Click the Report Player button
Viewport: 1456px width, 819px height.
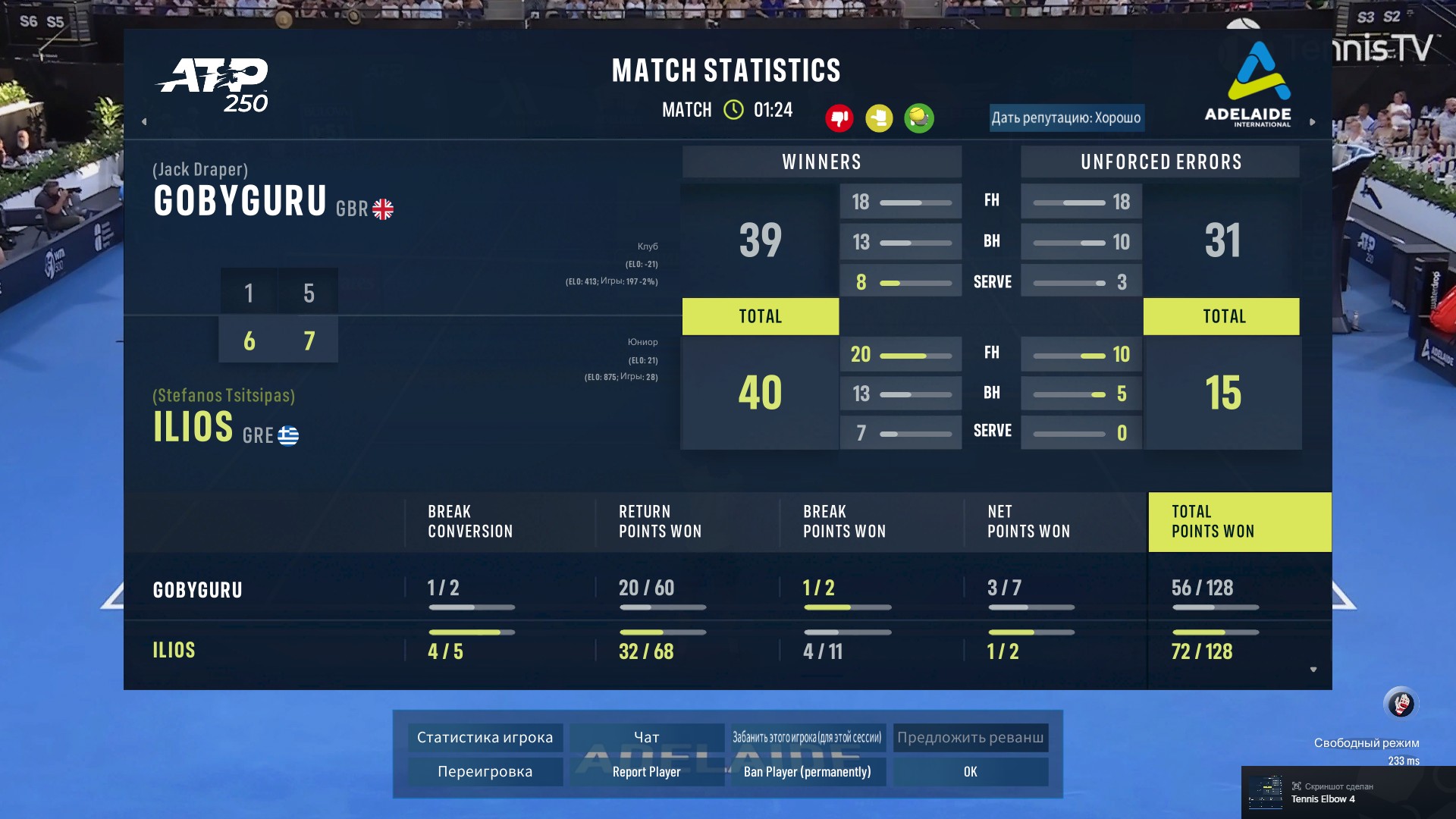click(x=646, y=771)
